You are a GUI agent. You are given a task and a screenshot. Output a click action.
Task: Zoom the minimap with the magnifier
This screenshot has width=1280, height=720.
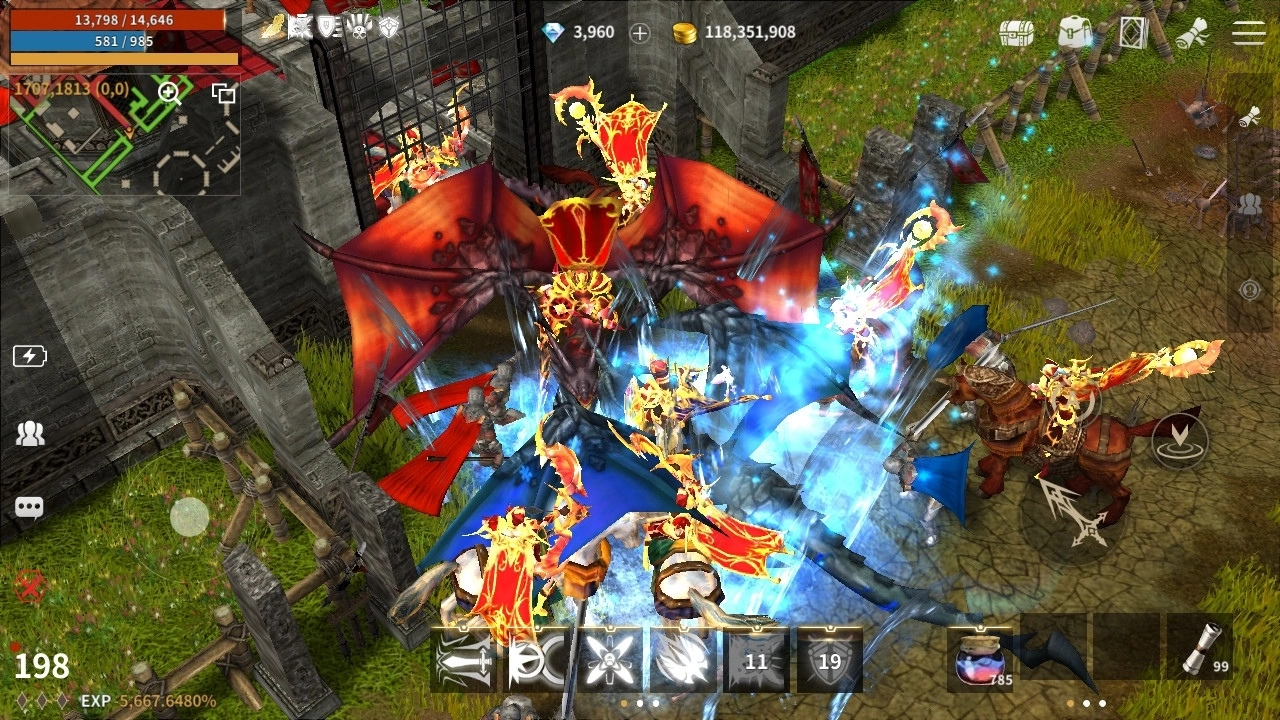click(x=169, y=93)
